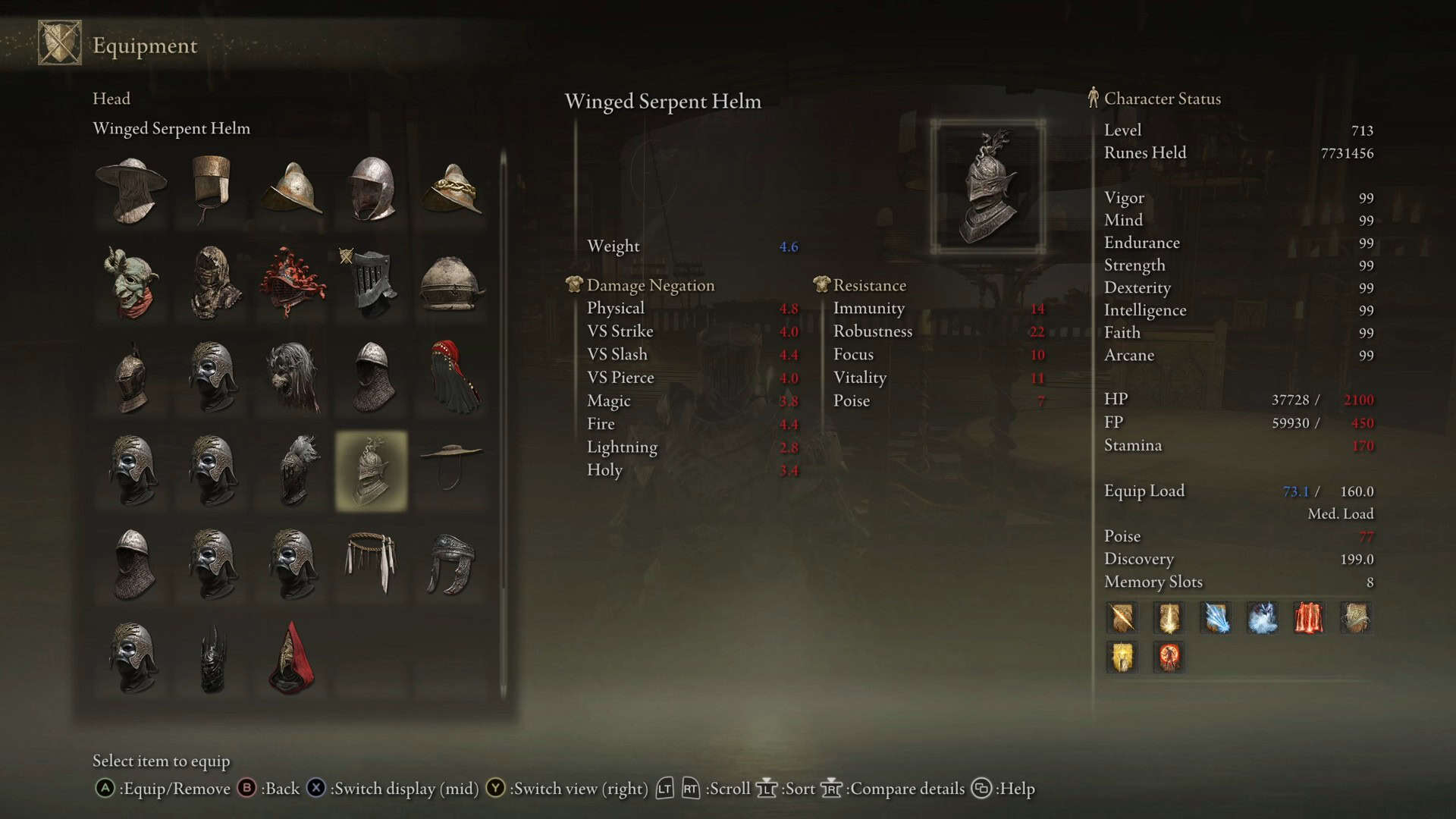Pick the golden laurel-wreathed helmet
1456x819 pixels.
coord(452,190)
